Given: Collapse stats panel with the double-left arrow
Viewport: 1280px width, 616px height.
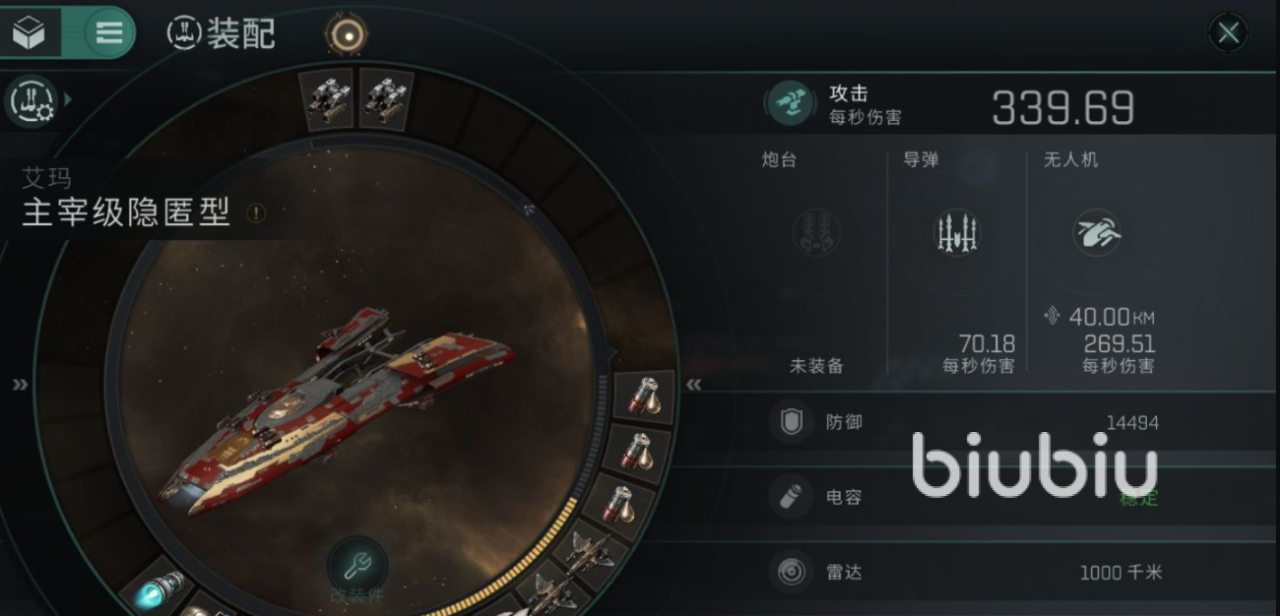Looking at the screenshot, I should pos(693,385).
